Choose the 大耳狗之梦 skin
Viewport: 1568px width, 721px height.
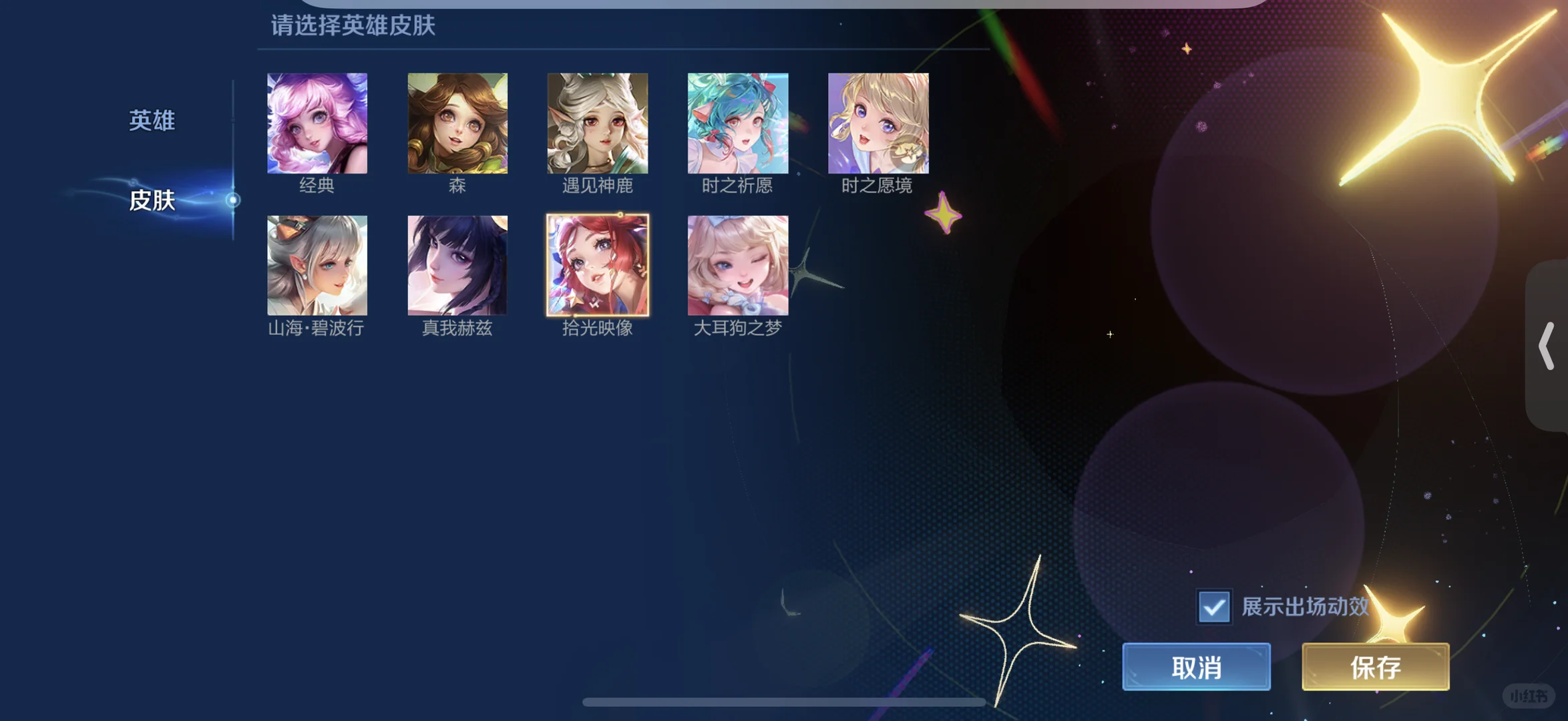[738, 265]
